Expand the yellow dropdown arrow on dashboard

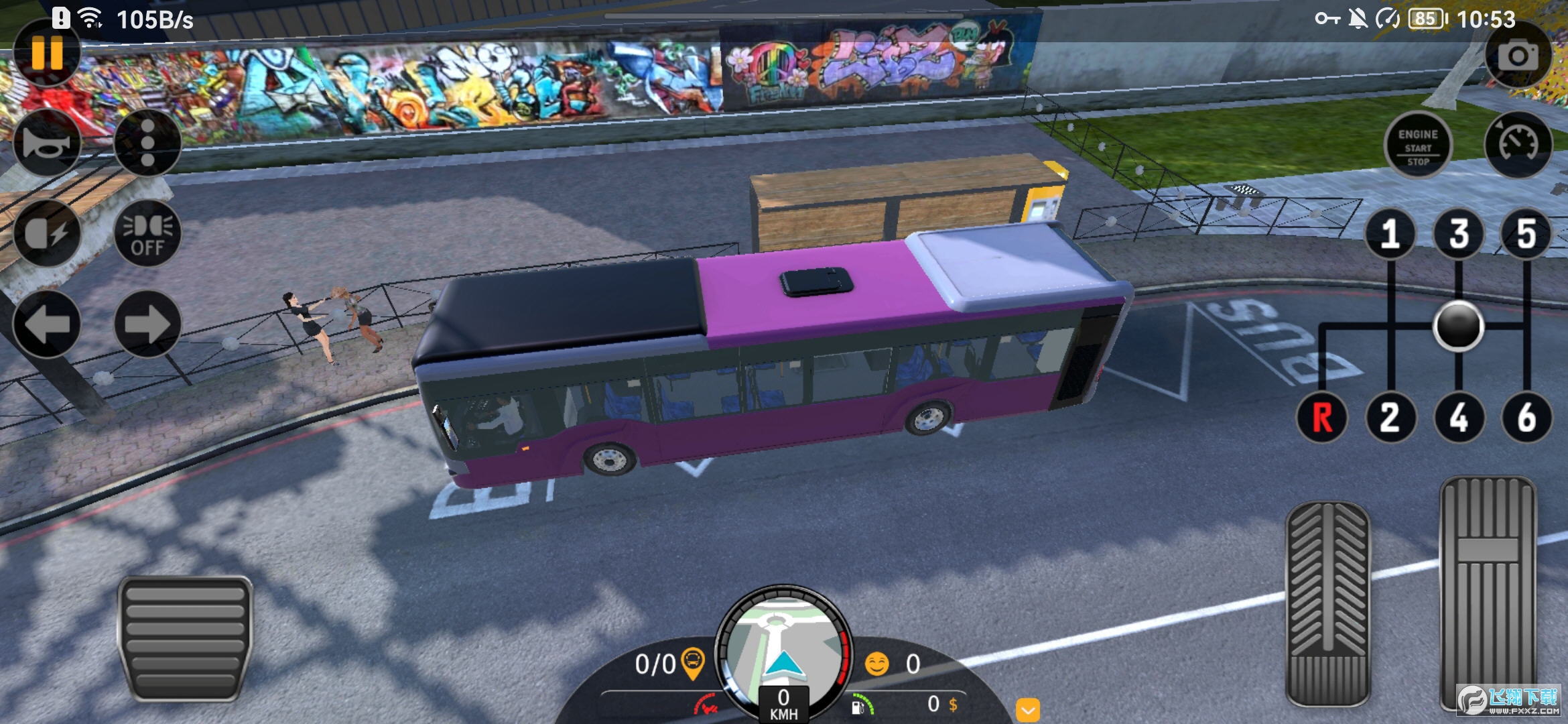pyautogui.click(x=1028, y=709)
